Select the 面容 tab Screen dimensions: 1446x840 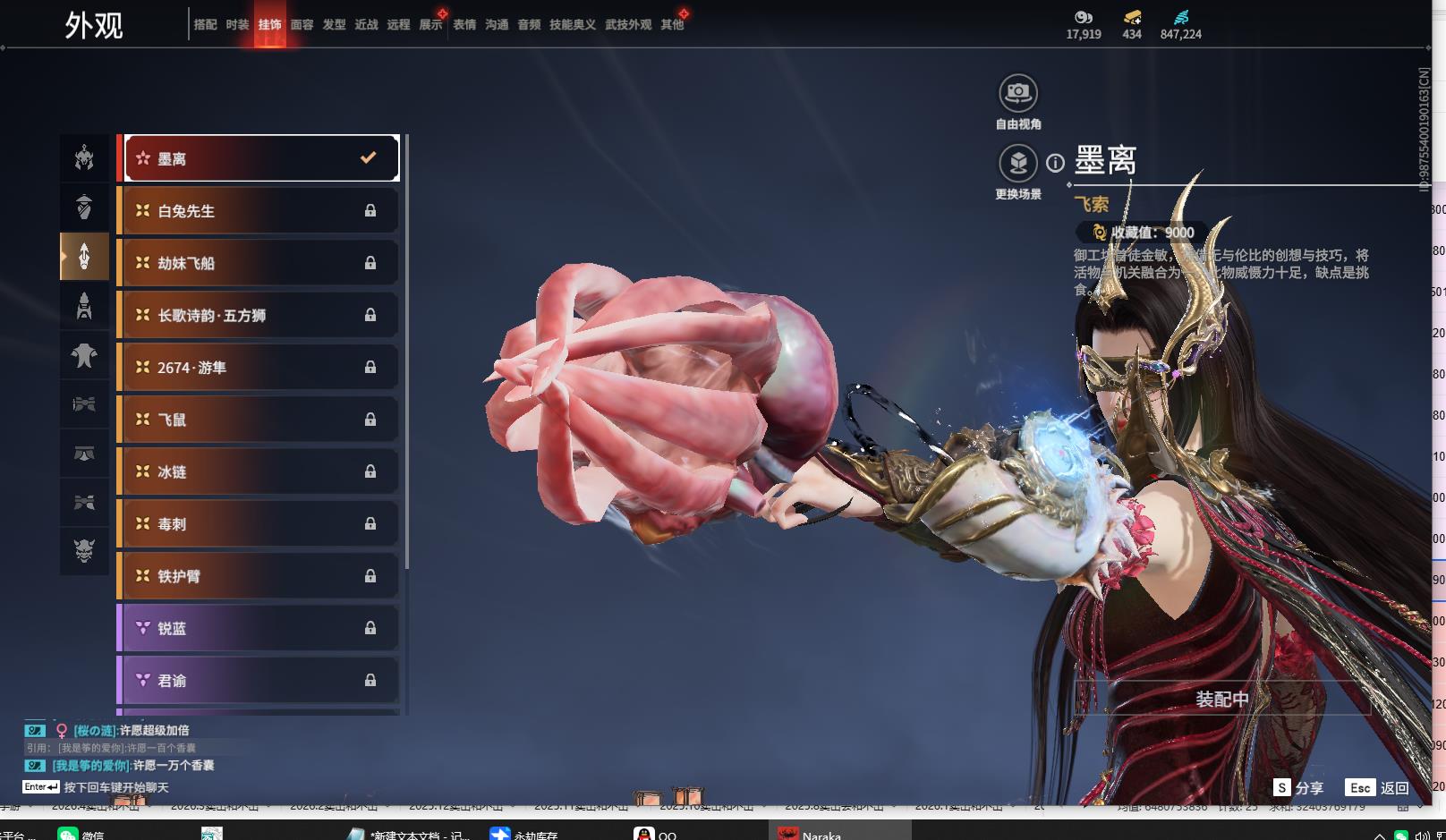302,25
